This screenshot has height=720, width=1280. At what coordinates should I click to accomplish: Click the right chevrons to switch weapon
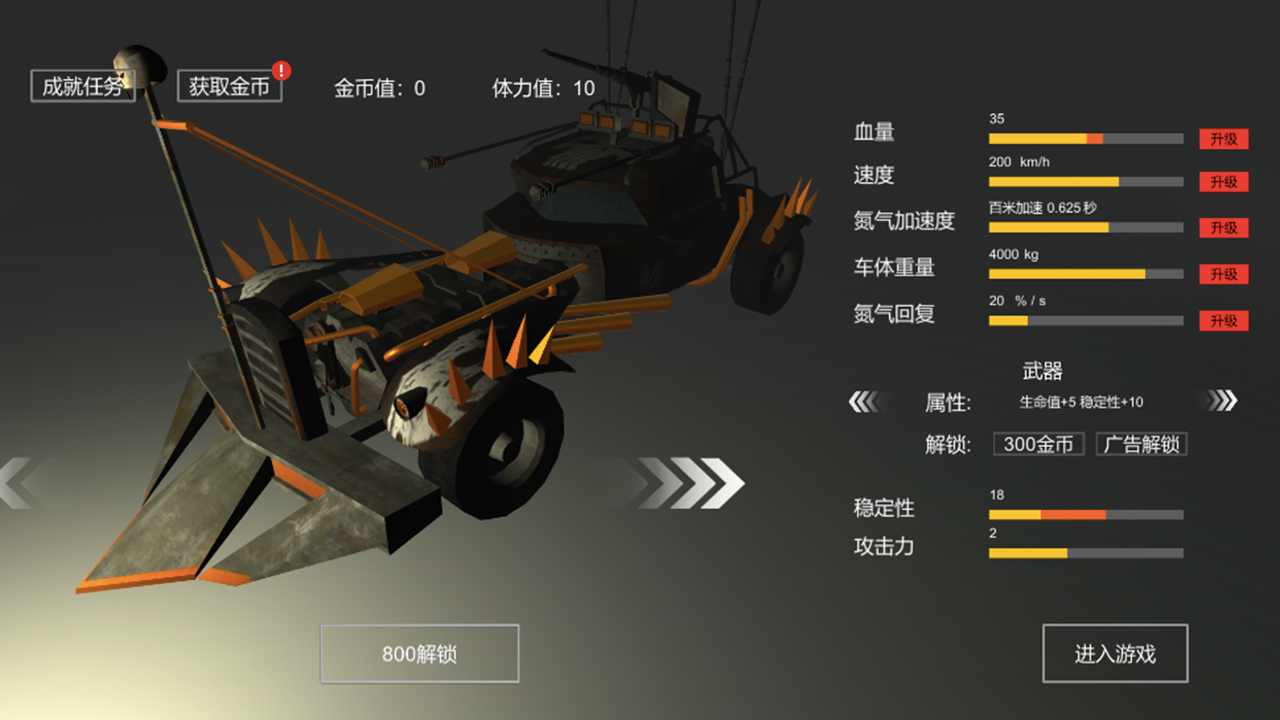click(x=1222, y=400)
